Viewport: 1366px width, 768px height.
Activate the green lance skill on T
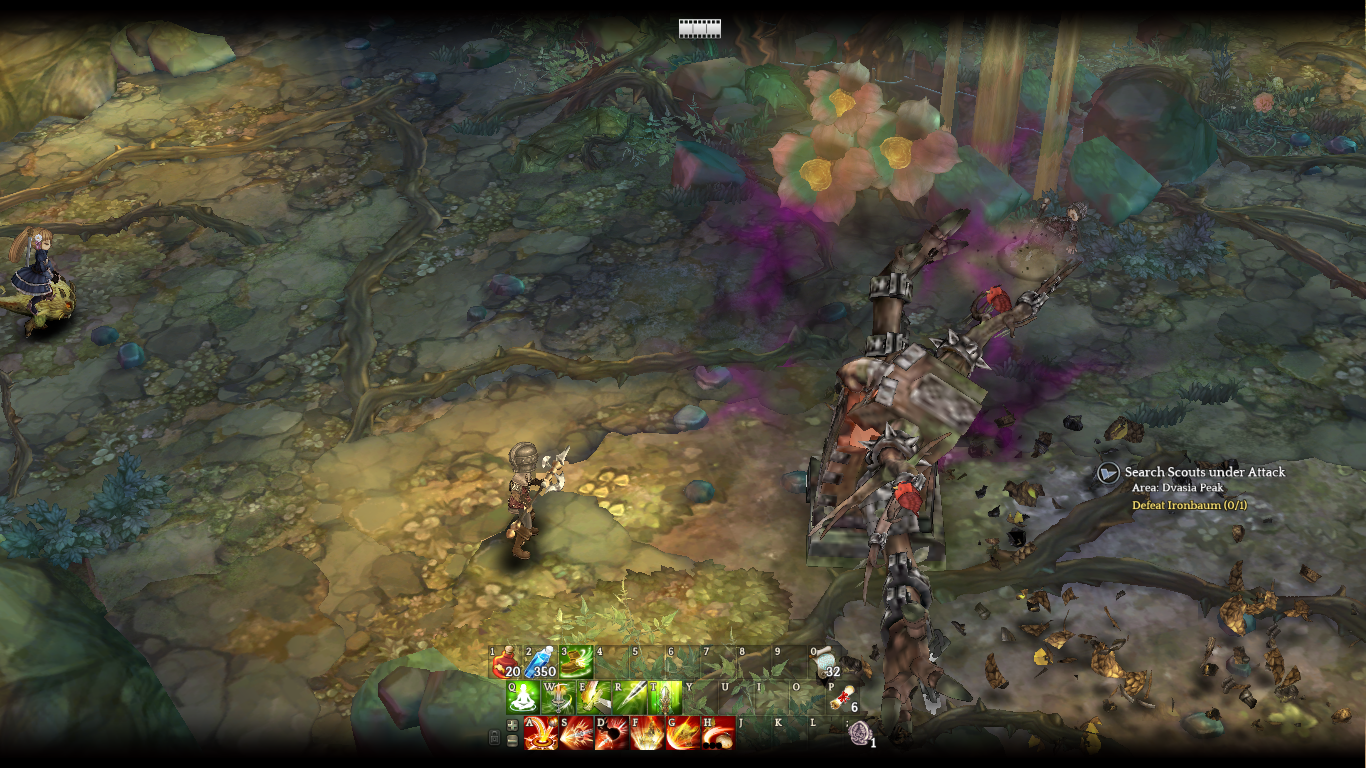(x=665, y=698)
